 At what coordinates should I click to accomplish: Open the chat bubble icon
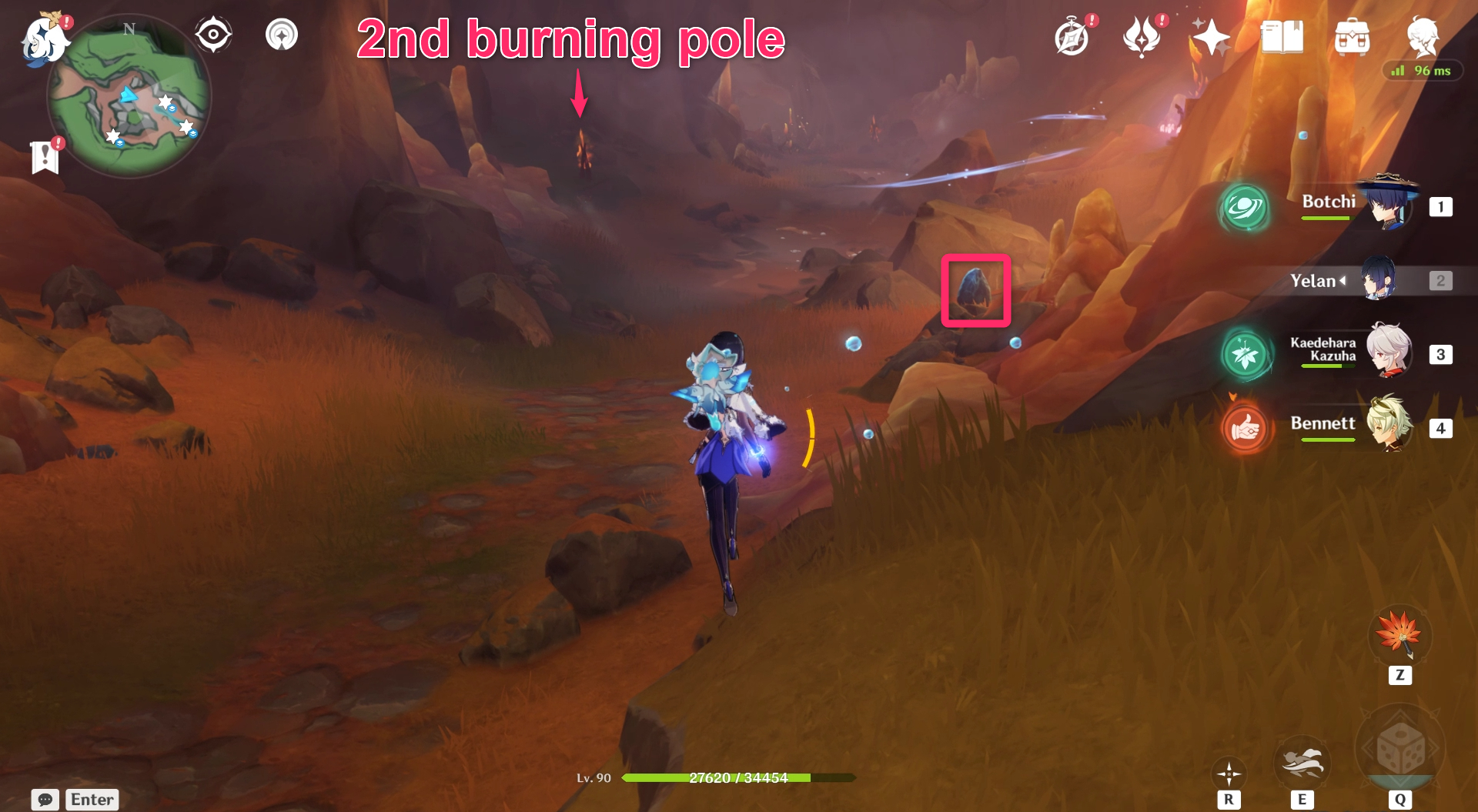pos(46,800)
